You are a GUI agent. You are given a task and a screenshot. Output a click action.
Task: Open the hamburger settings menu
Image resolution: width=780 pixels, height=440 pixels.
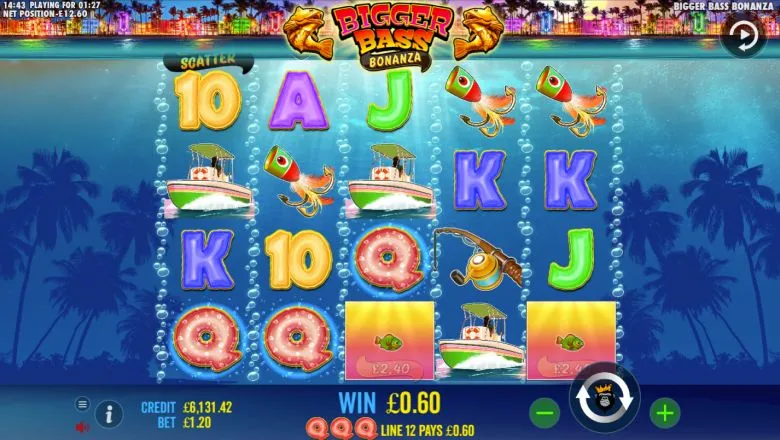(83, 404)
